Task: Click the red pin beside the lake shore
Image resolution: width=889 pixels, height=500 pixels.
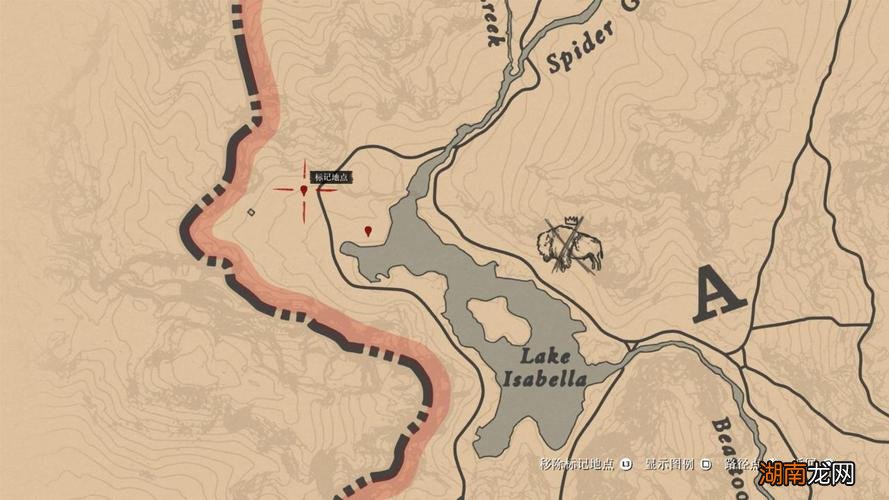Action: click(x=369, y=231)
